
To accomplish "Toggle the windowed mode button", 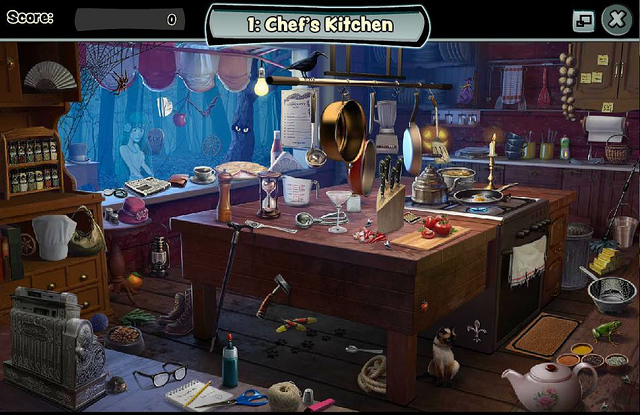I will coord(583,20).
